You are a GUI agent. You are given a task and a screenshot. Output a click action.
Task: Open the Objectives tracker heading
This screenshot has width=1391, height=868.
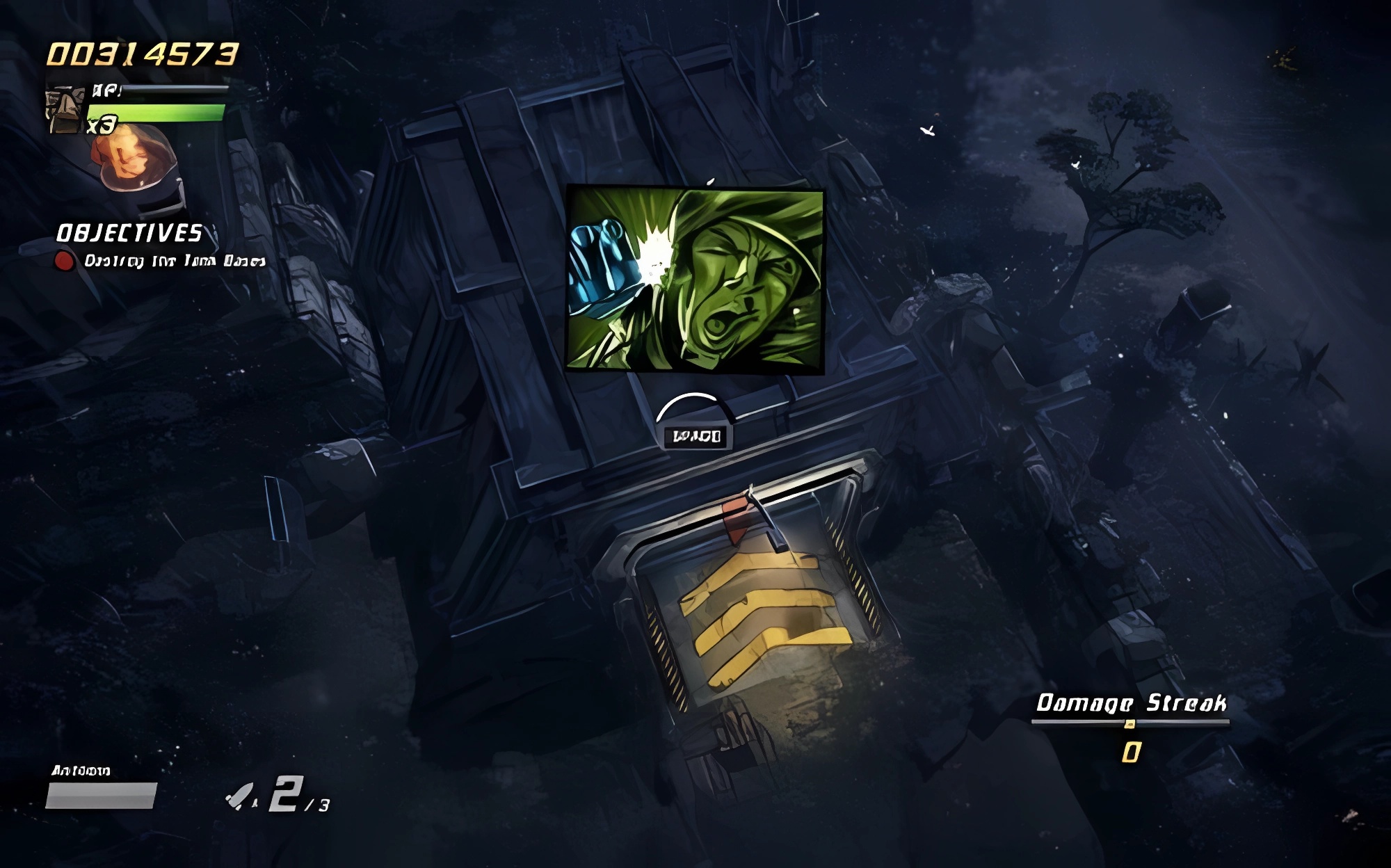(129, 234)
